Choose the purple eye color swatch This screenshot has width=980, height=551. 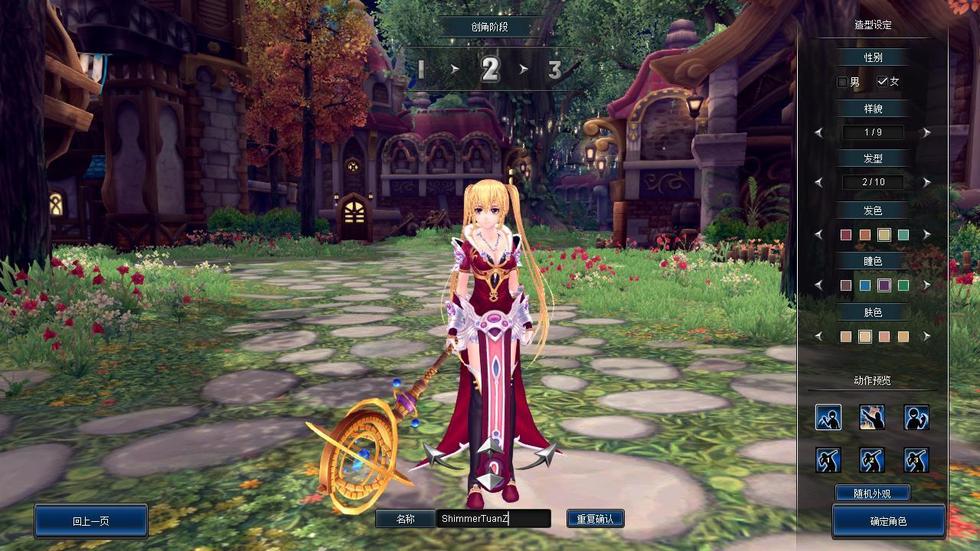884,285
